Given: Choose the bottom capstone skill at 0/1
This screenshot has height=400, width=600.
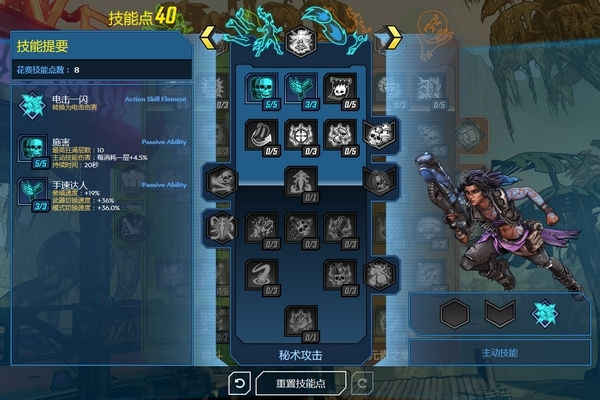Looking at the screenshot, I should click(300, 320).
